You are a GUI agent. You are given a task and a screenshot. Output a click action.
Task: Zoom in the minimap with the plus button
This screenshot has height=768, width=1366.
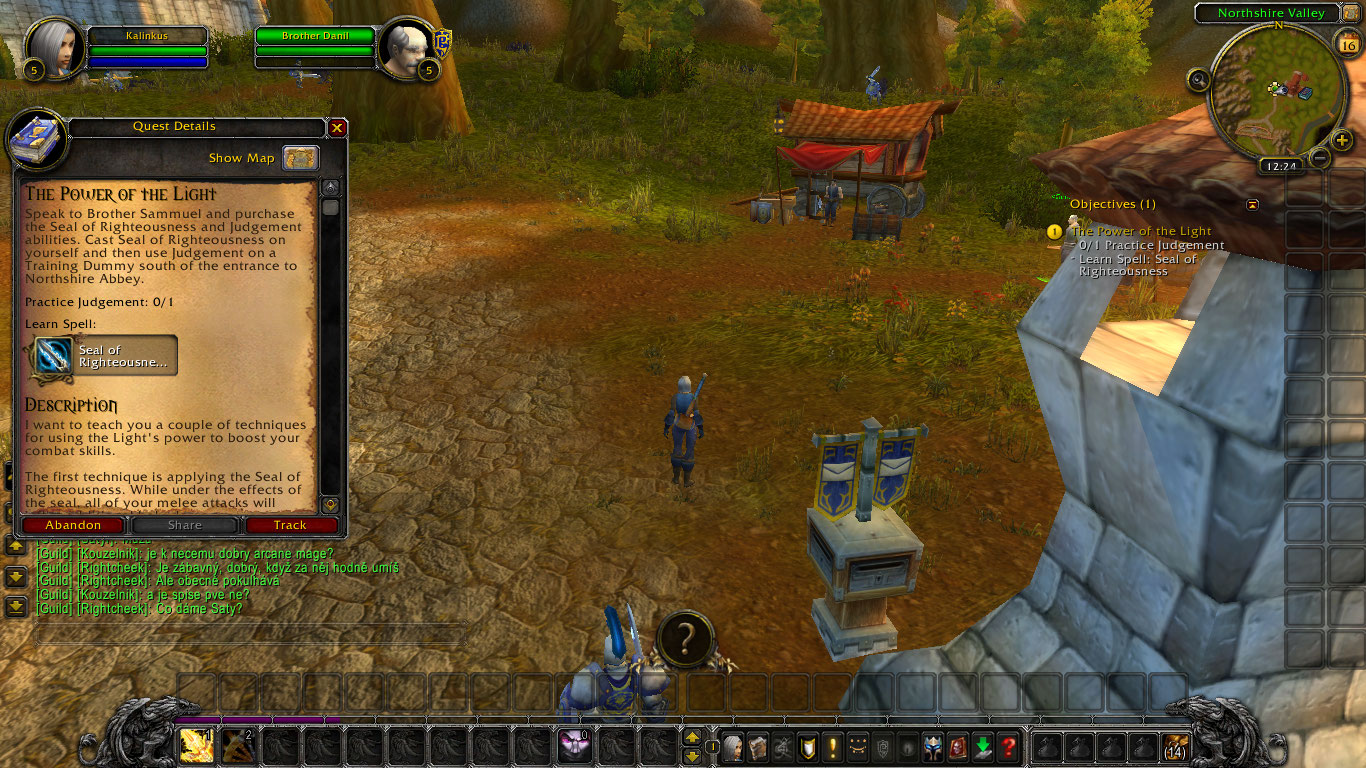1341,140
